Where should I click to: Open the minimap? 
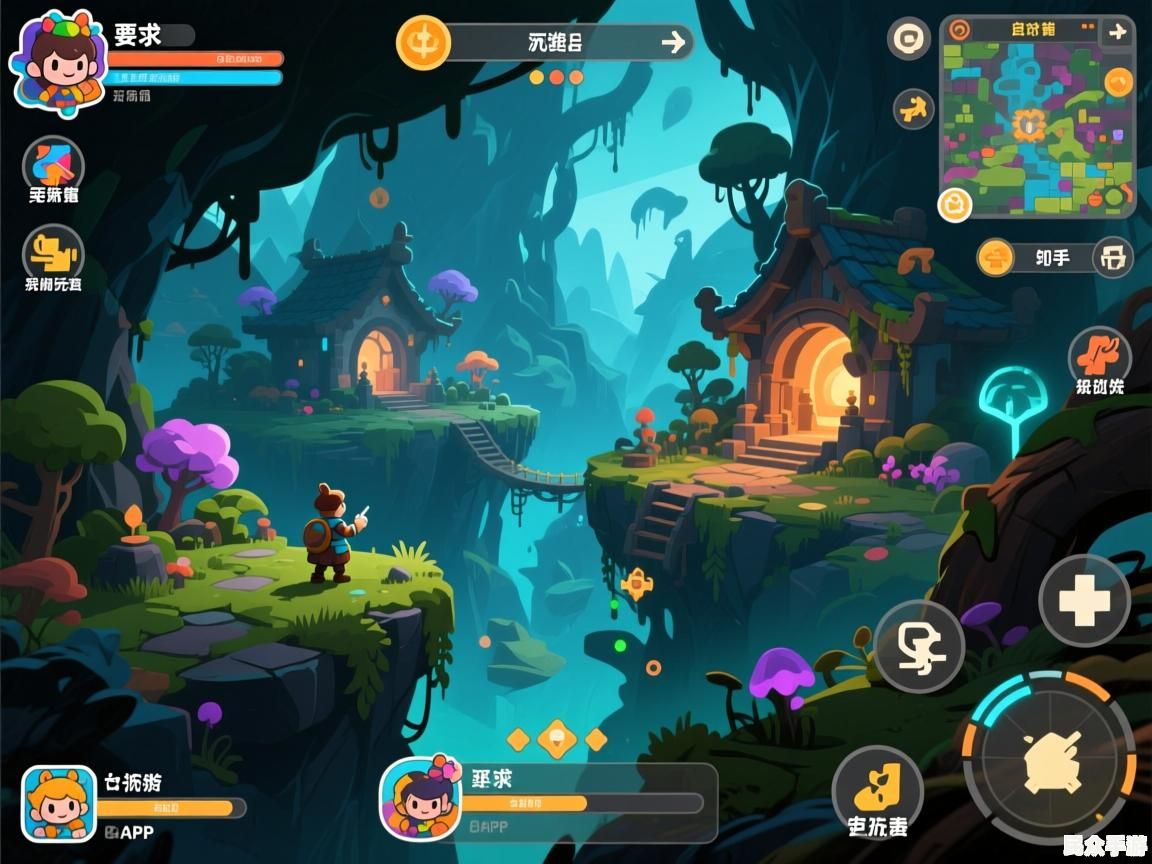pos(1038,130)
